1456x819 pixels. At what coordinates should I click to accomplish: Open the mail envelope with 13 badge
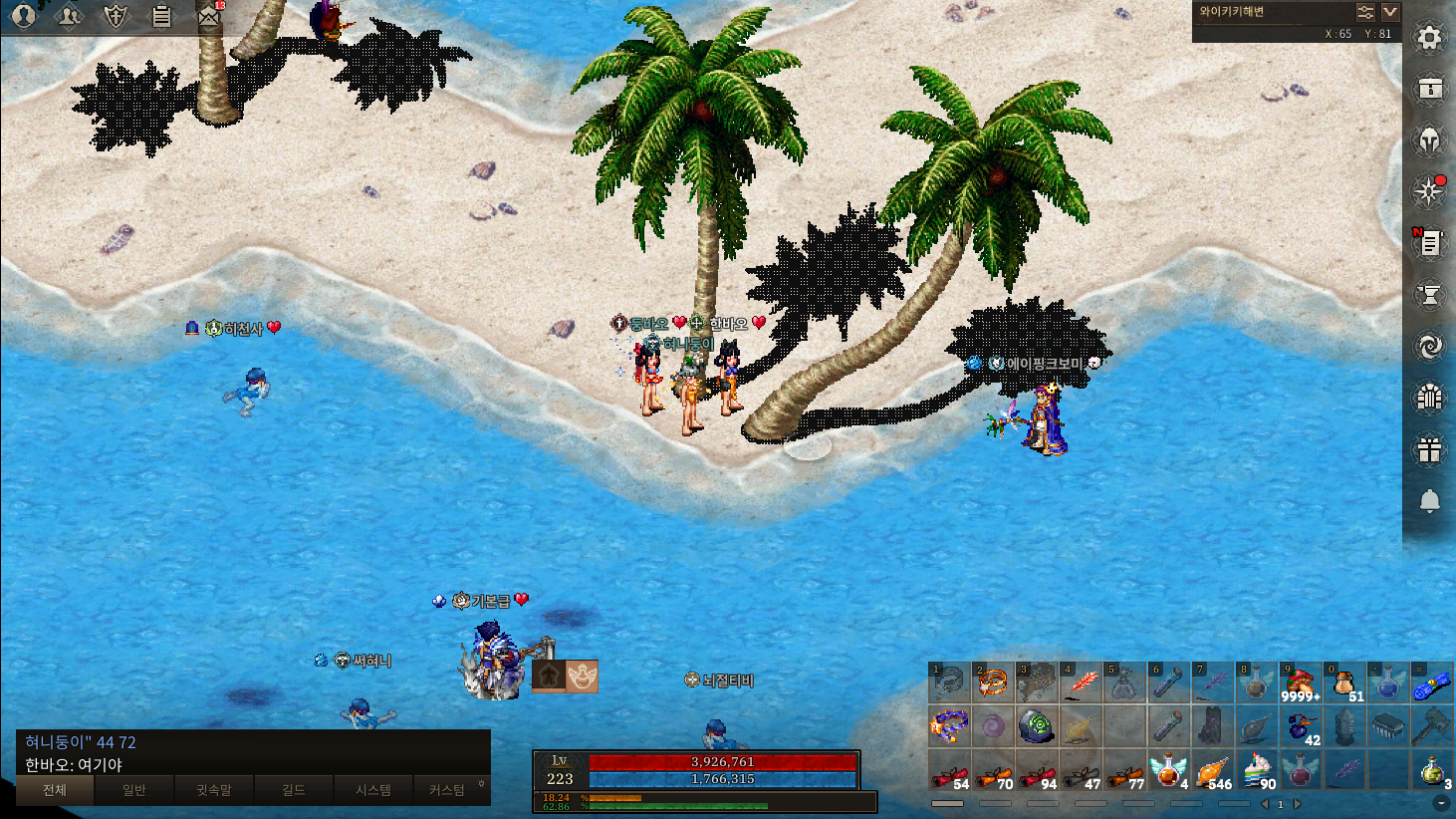pos(208,16)
